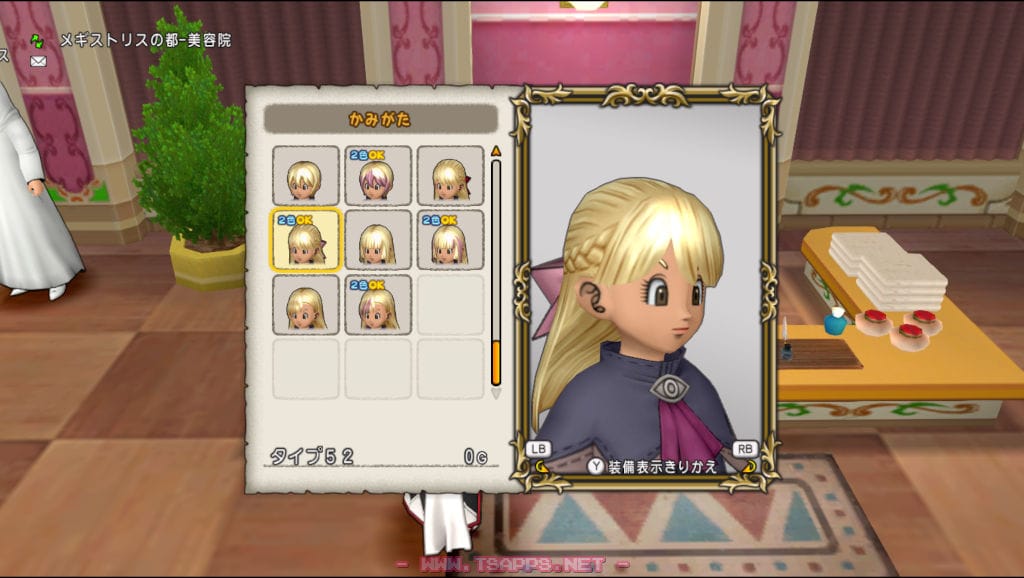Click the orange scrollbar thumb
Image resolution: width=1024 pixels, height=578 pixels.
(x=494, y=364)
